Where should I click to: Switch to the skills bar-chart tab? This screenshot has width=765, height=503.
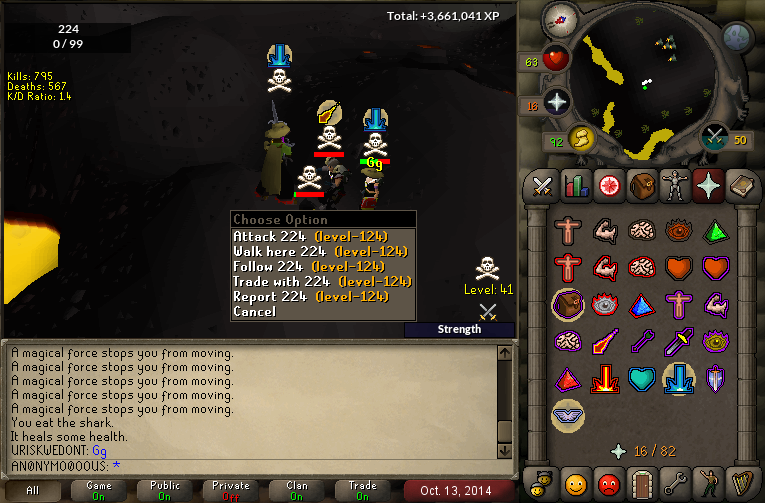pyautogui.click(x=575, y=185)
